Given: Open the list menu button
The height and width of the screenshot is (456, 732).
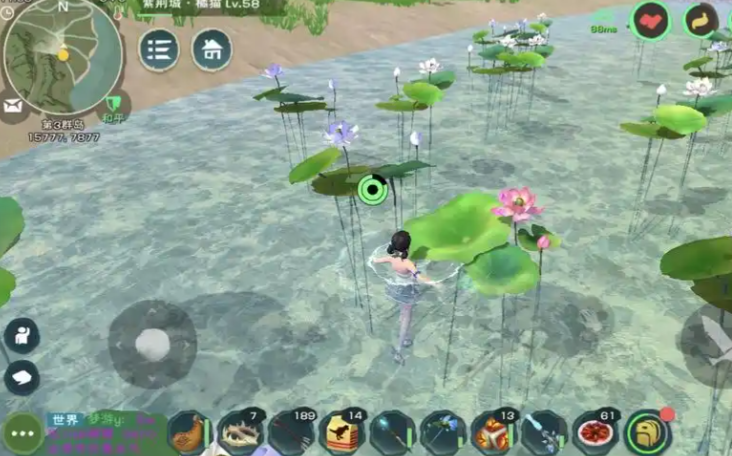Looking at the screenshot, I should [159, 49].
